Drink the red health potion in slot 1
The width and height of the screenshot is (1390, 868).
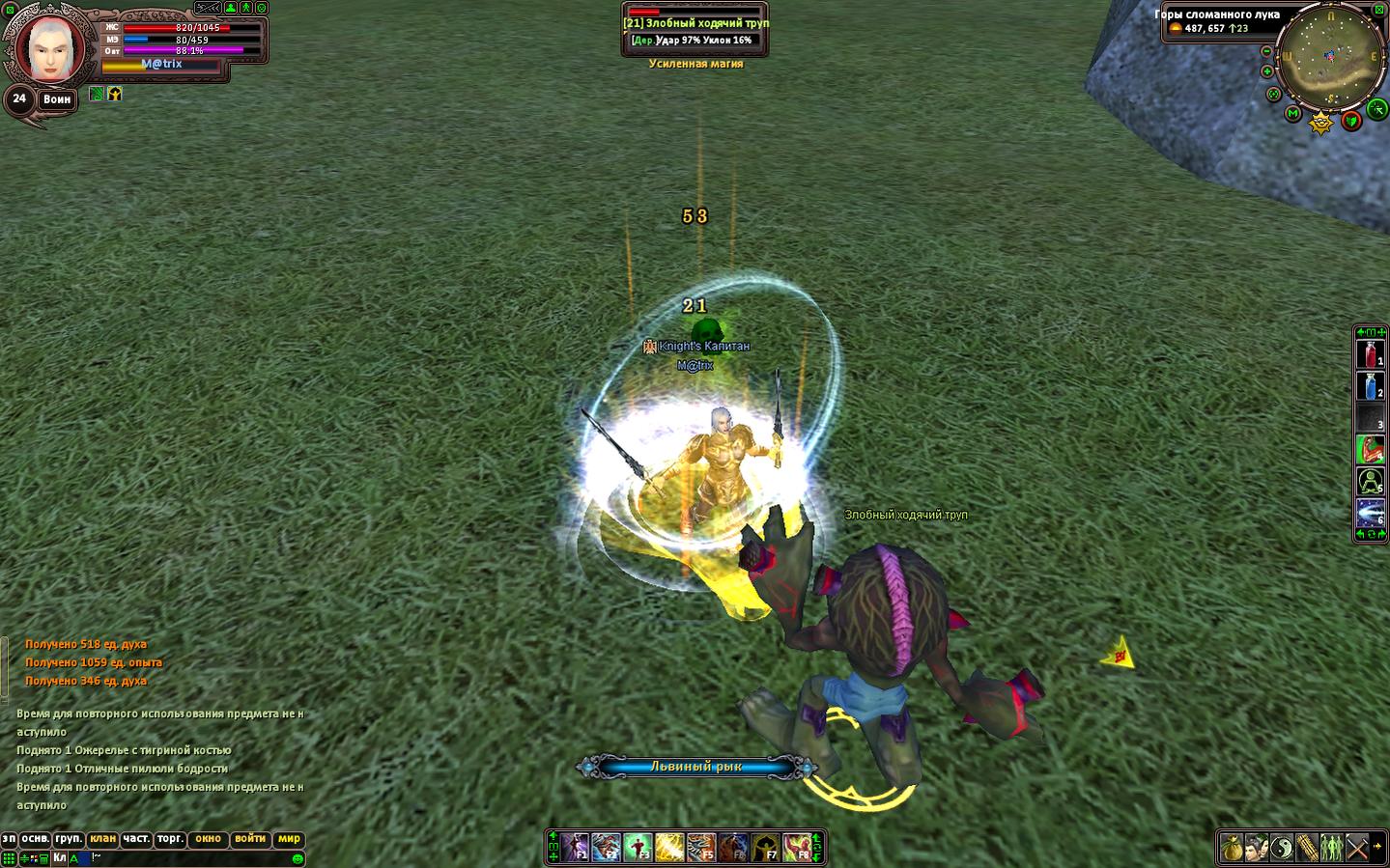tap(1371, 355)
